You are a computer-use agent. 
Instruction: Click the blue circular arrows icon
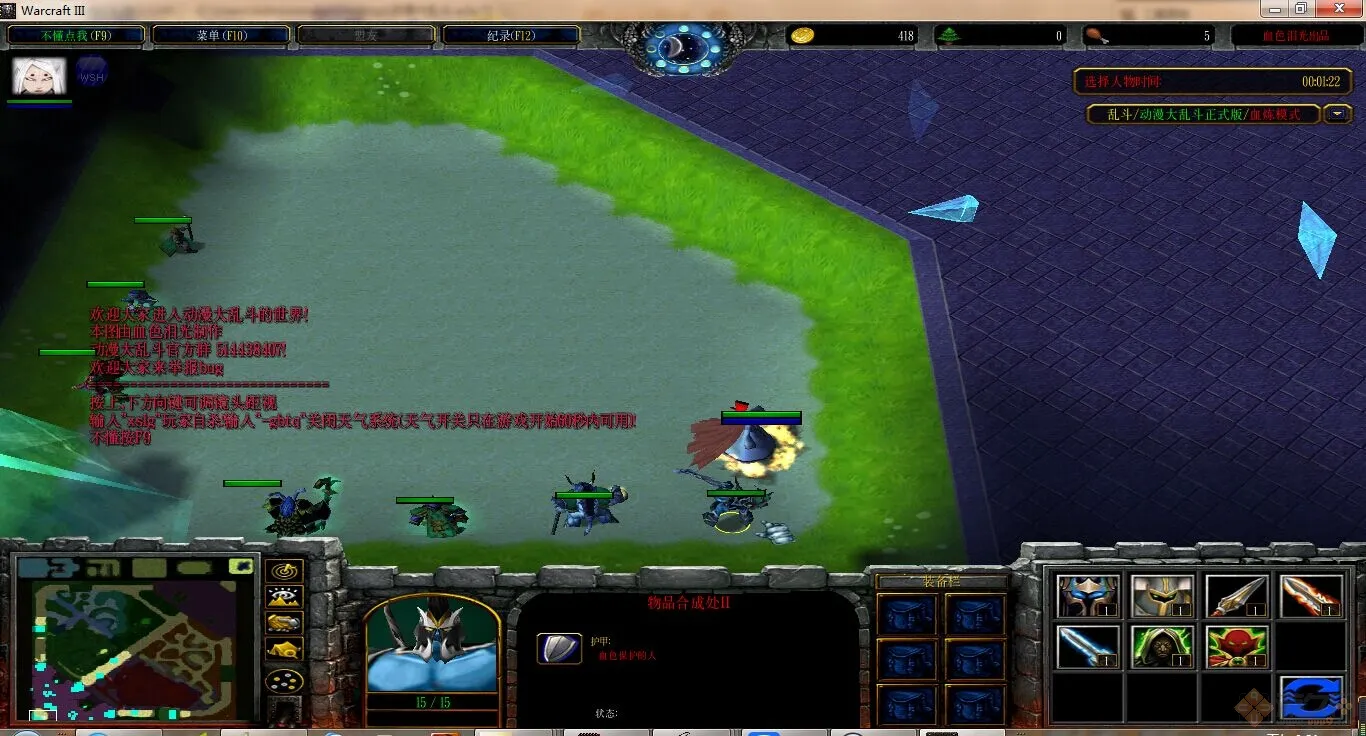pyautogui.click(x=1310, y=697)
